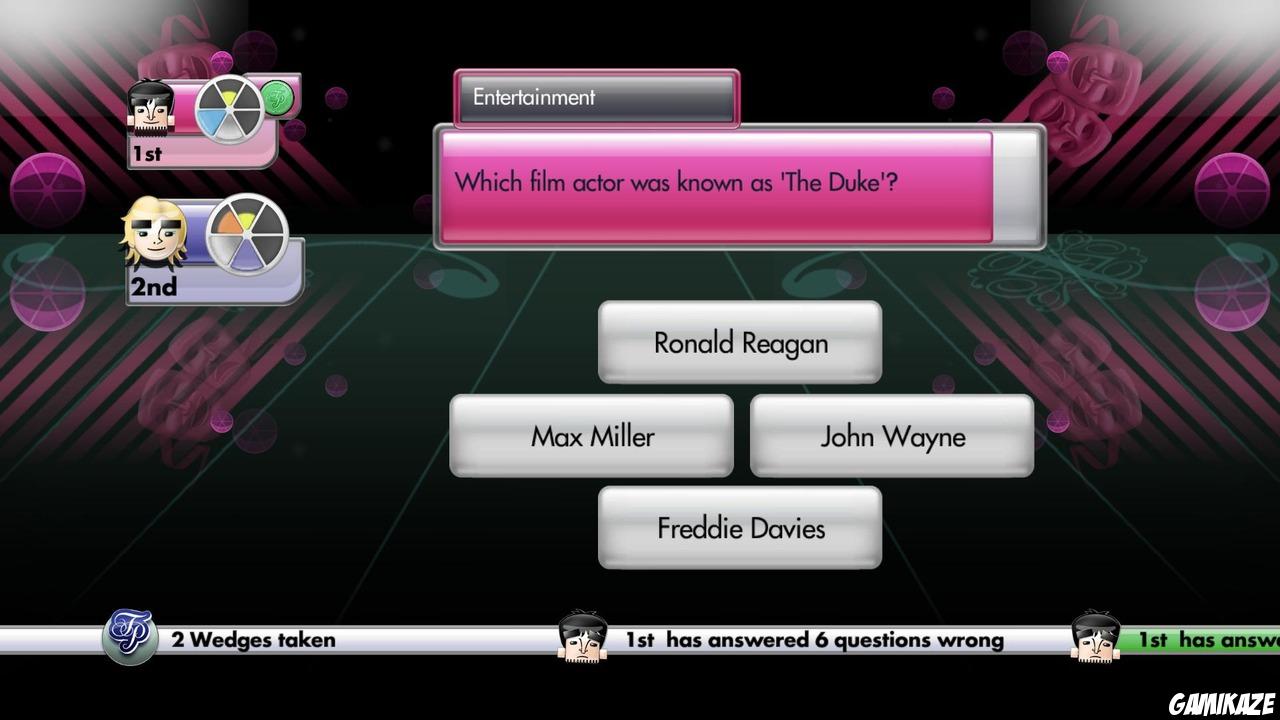Answer with Ronald Reagan

(739, 342)
